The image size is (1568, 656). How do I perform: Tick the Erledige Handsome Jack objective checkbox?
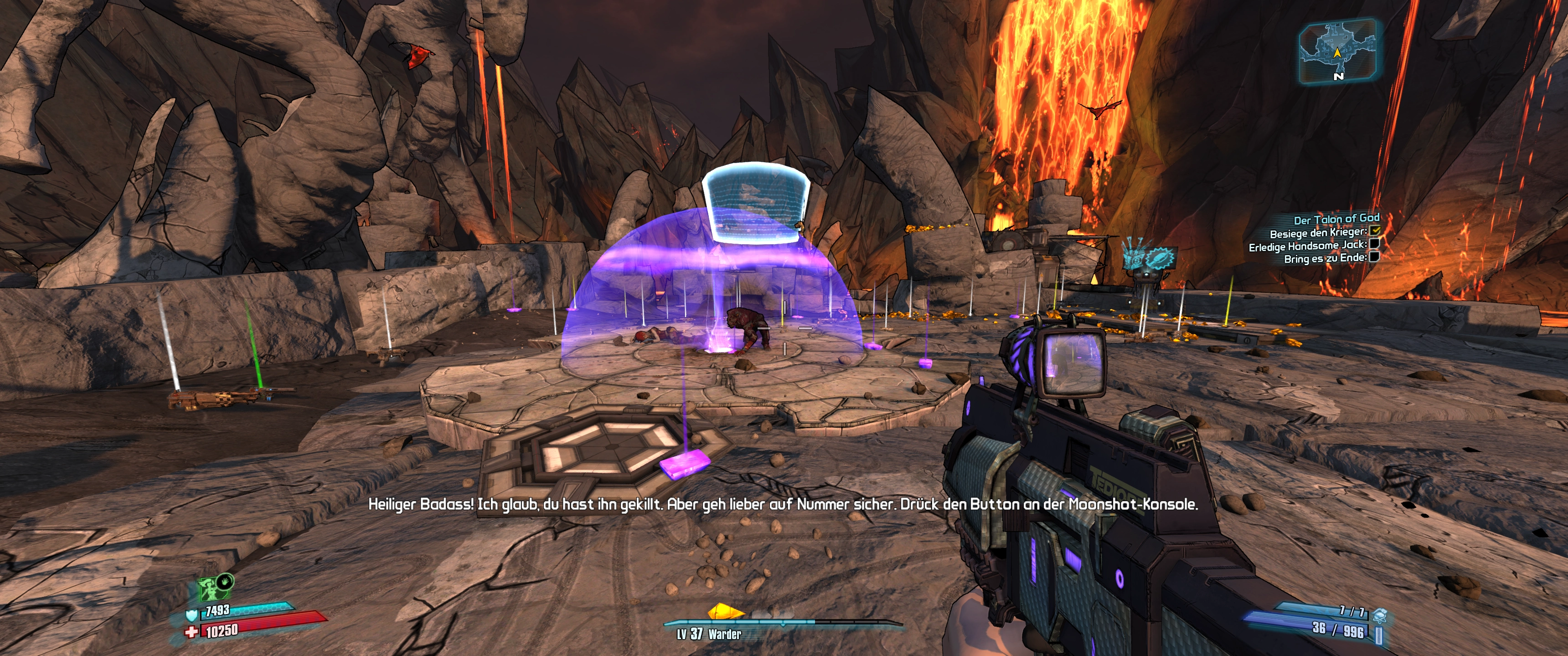pyautogui.click(x=1374, y=243)
